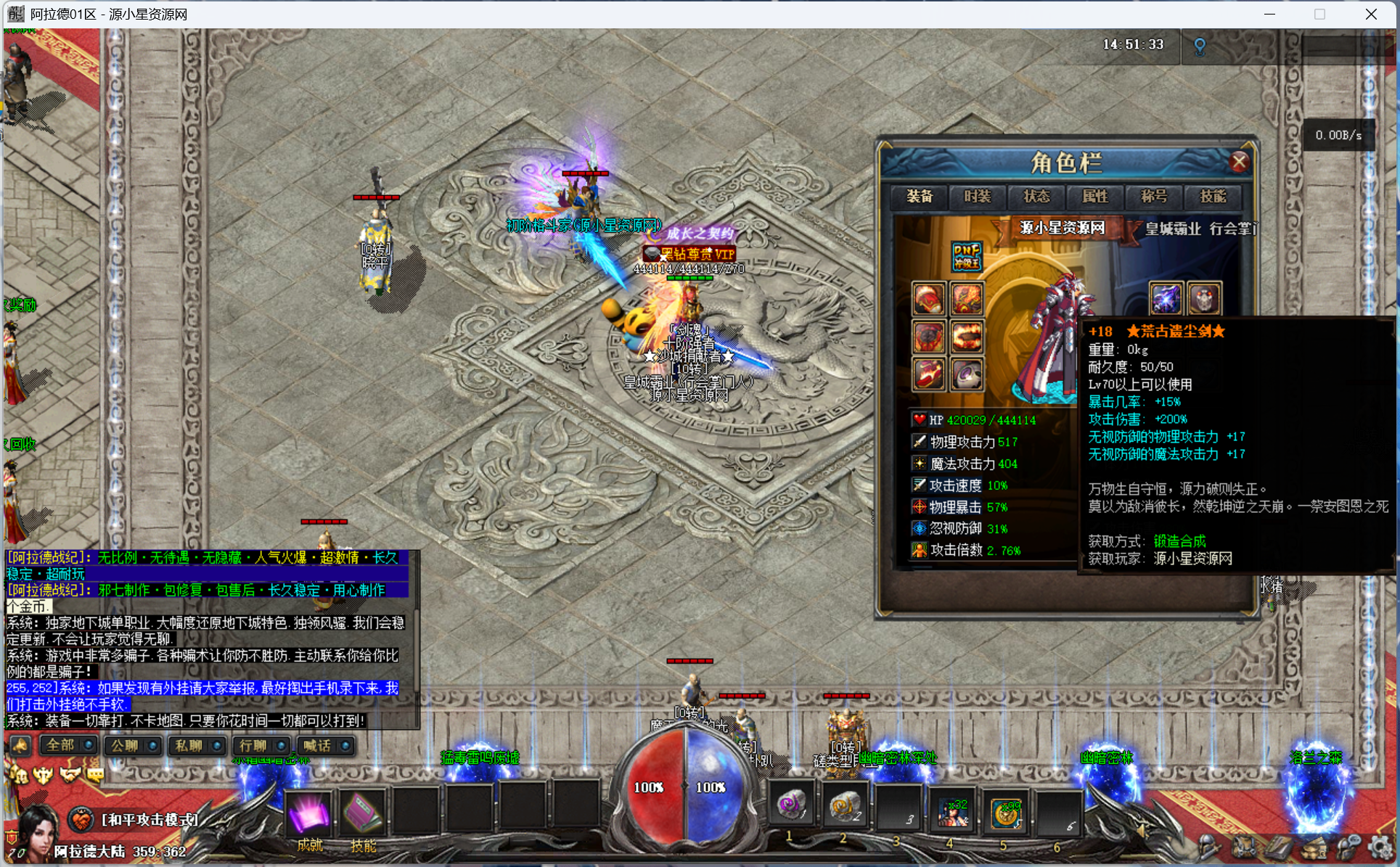Switch chat to the 私聊 channel
This screenshot has width=1400, height=867.
click(x=196, y=745)
